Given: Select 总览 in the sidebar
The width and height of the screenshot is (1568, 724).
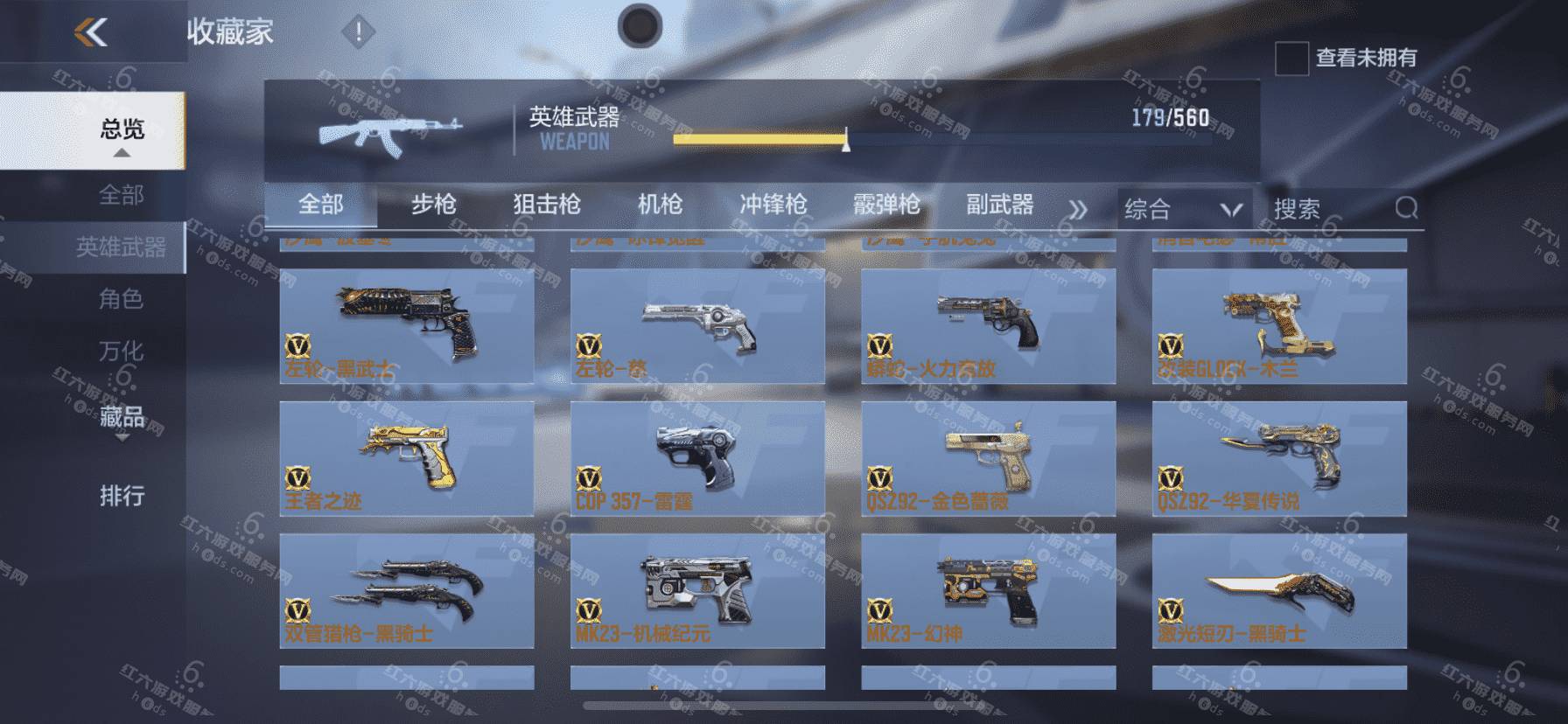Looking at the screenshot, I should [122, 130].
